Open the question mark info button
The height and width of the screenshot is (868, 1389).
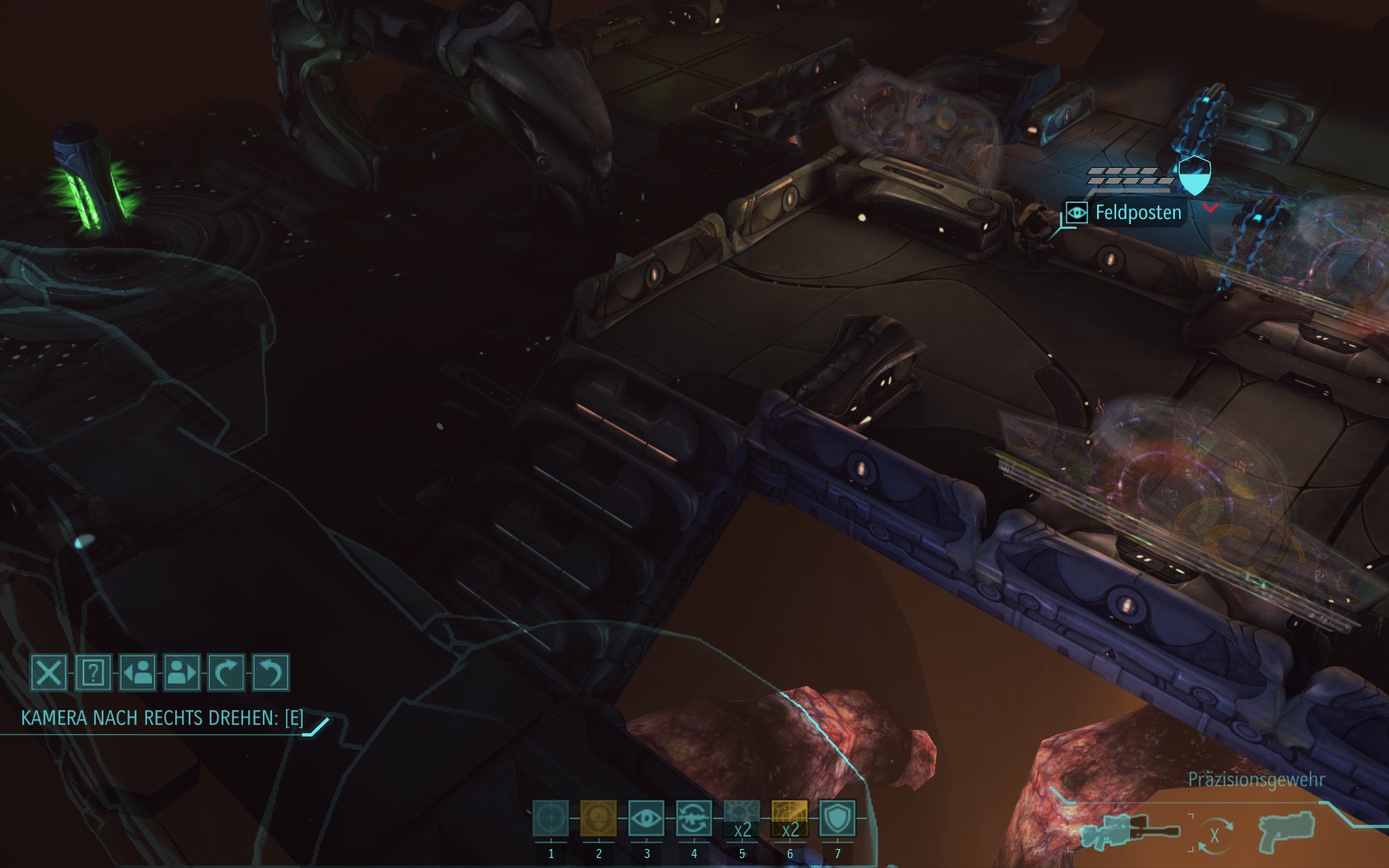(x=93, y=673)
